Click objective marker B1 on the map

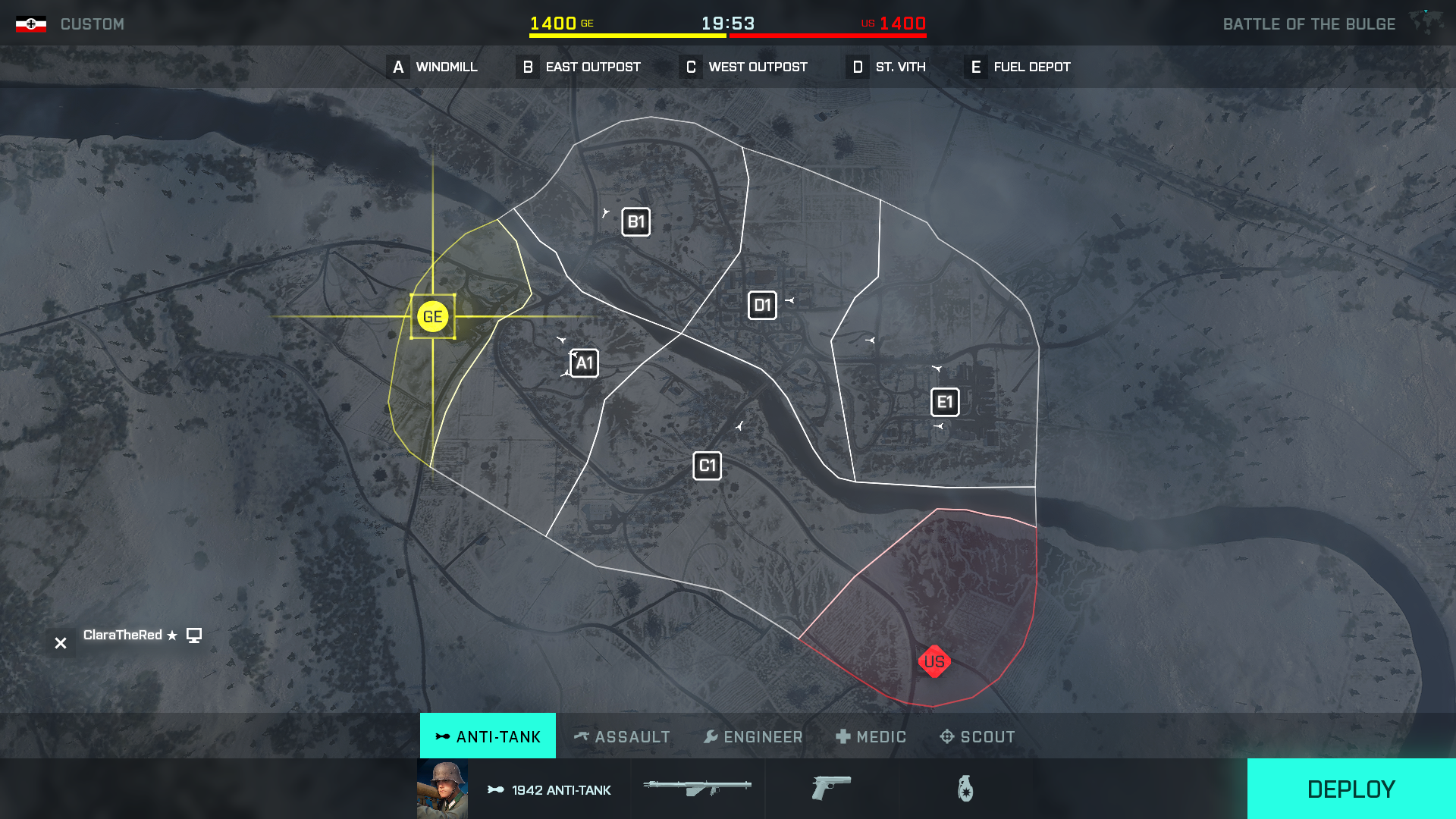click(636, 221)
